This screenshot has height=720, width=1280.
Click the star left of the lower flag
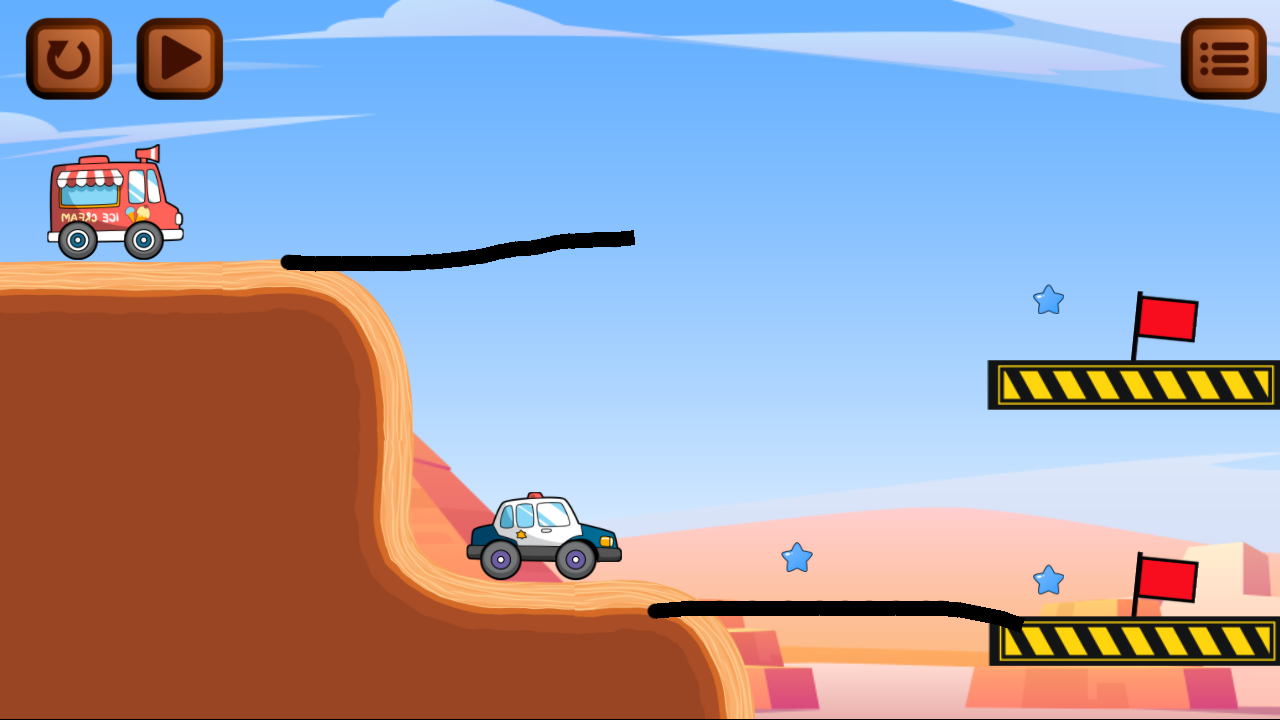click(1047, 578)
